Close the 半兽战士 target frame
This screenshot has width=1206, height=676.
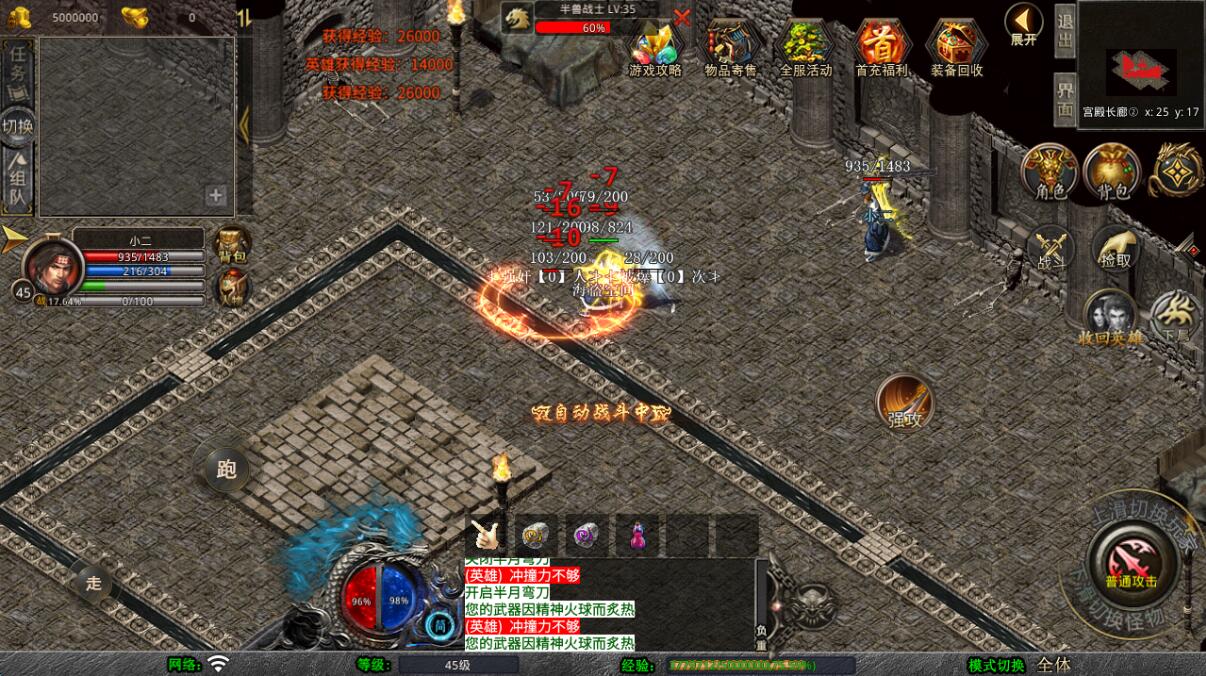[682, 17]
